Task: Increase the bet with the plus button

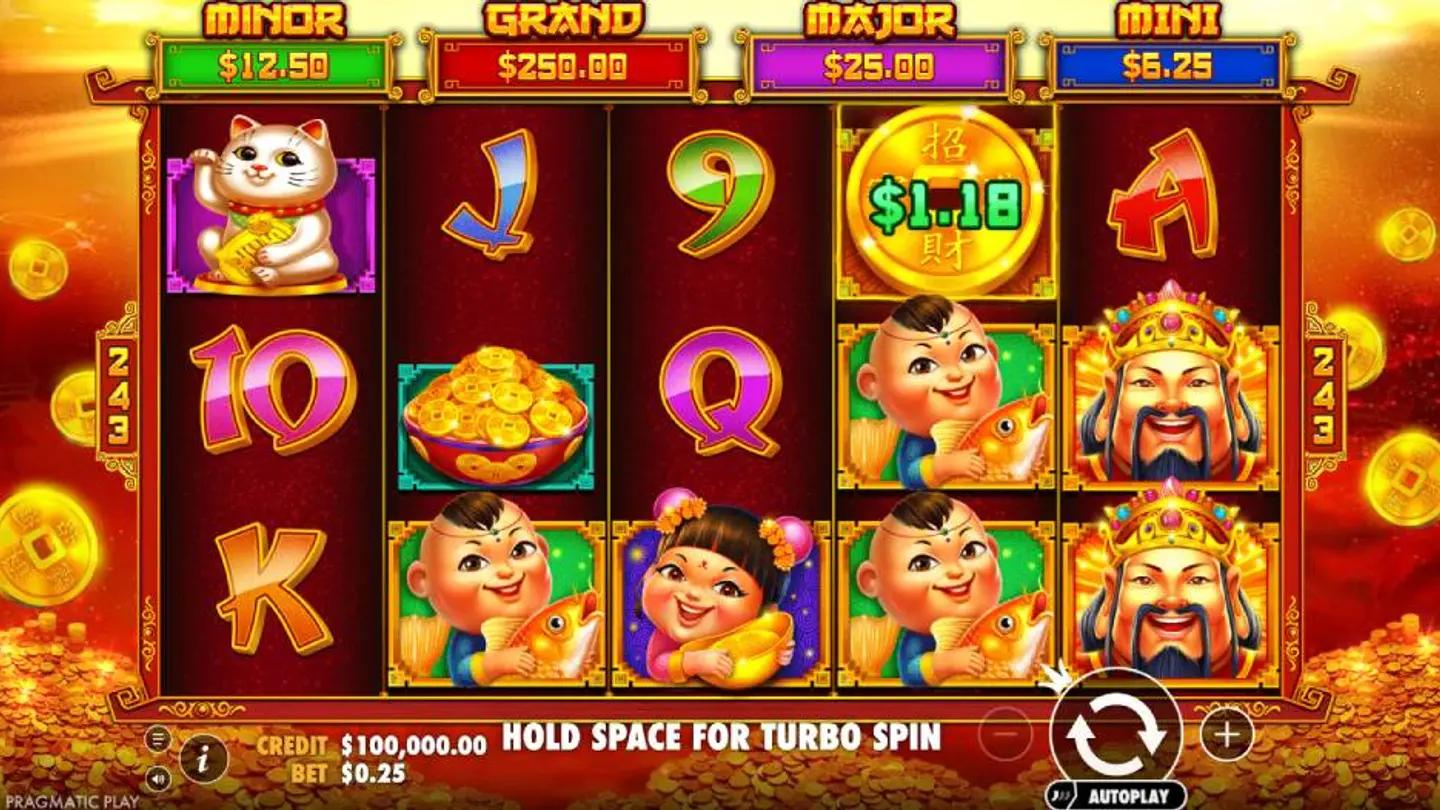Action: pos(1226,736)
